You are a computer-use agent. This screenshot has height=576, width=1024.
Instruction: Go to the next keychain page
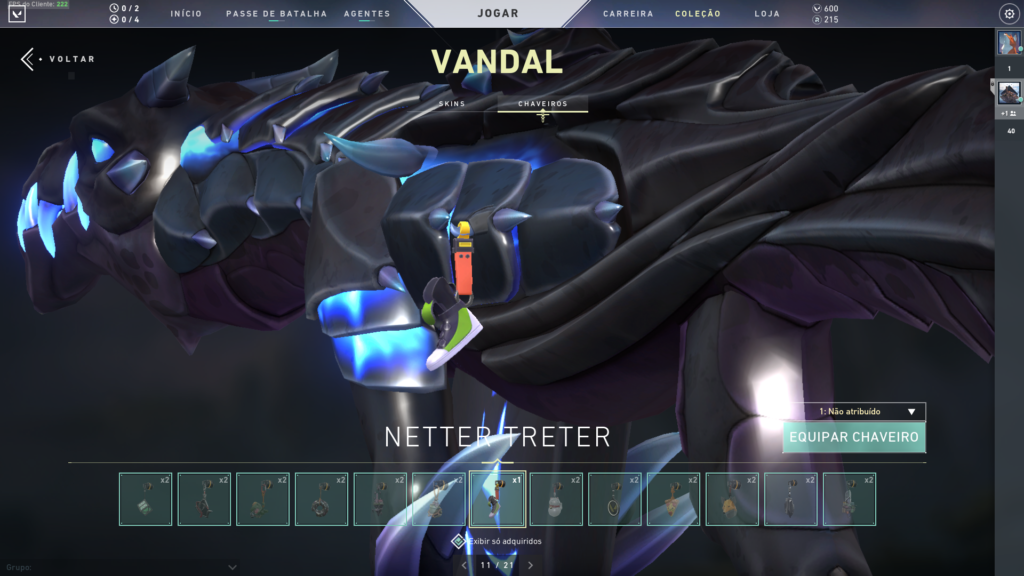coord(530,565)
